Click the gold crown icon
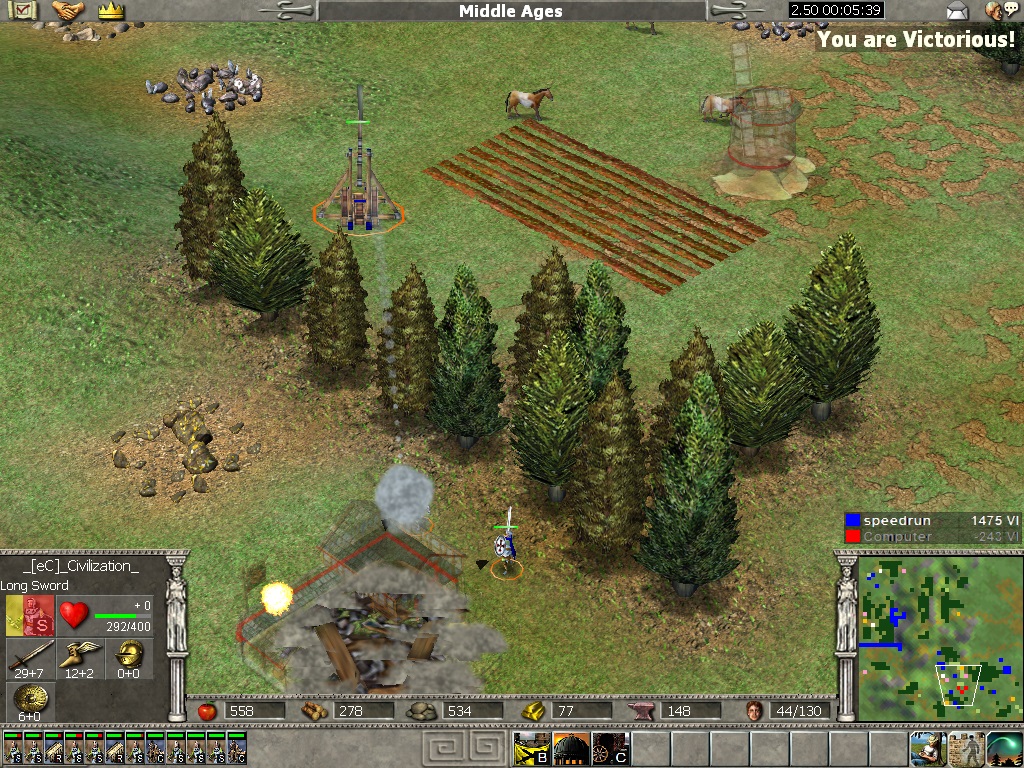Viewport: 1024px width, 768px height. pos(110,11)
